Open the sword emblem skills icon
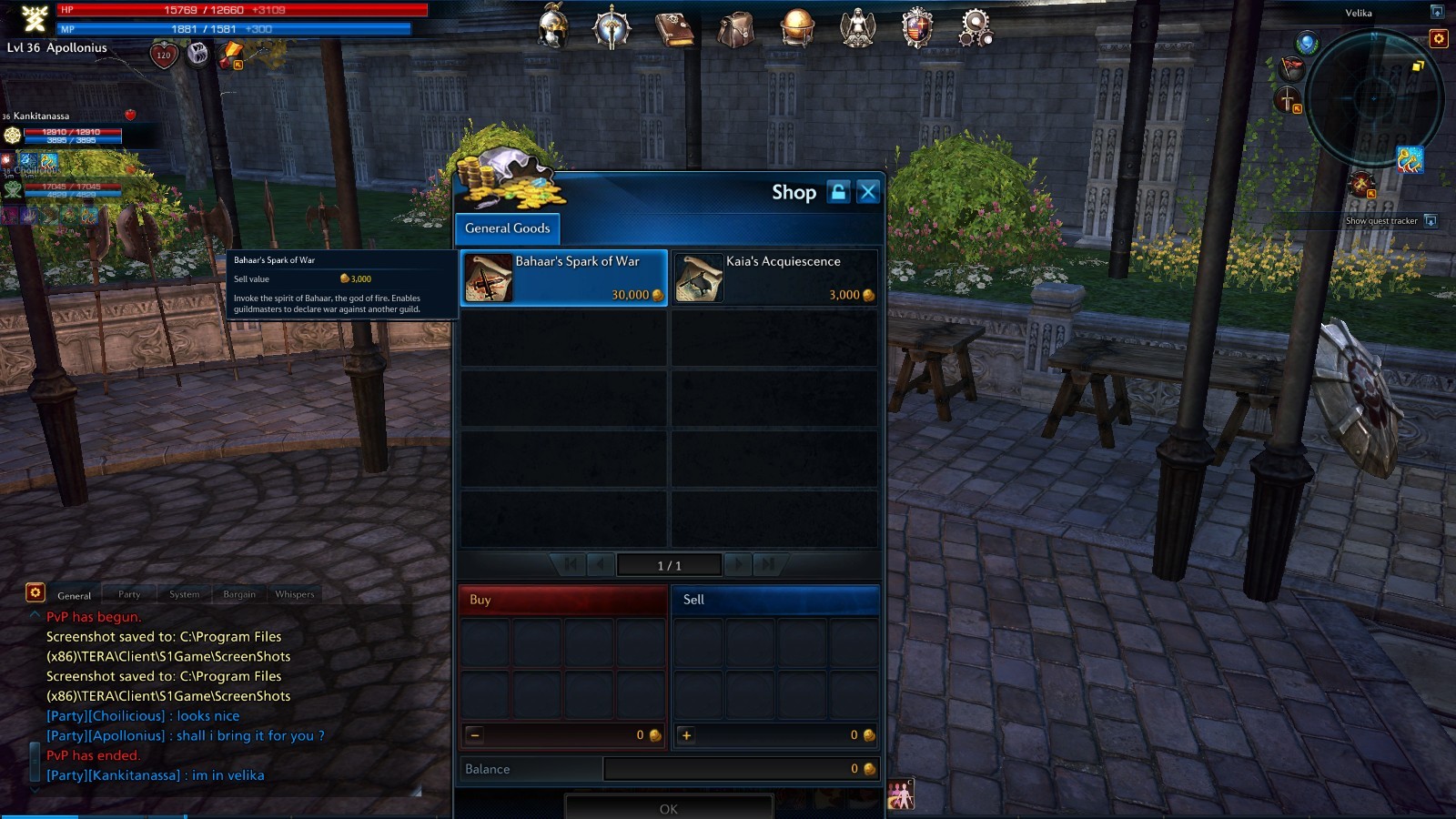The image size is (1456, 819). 612,26
